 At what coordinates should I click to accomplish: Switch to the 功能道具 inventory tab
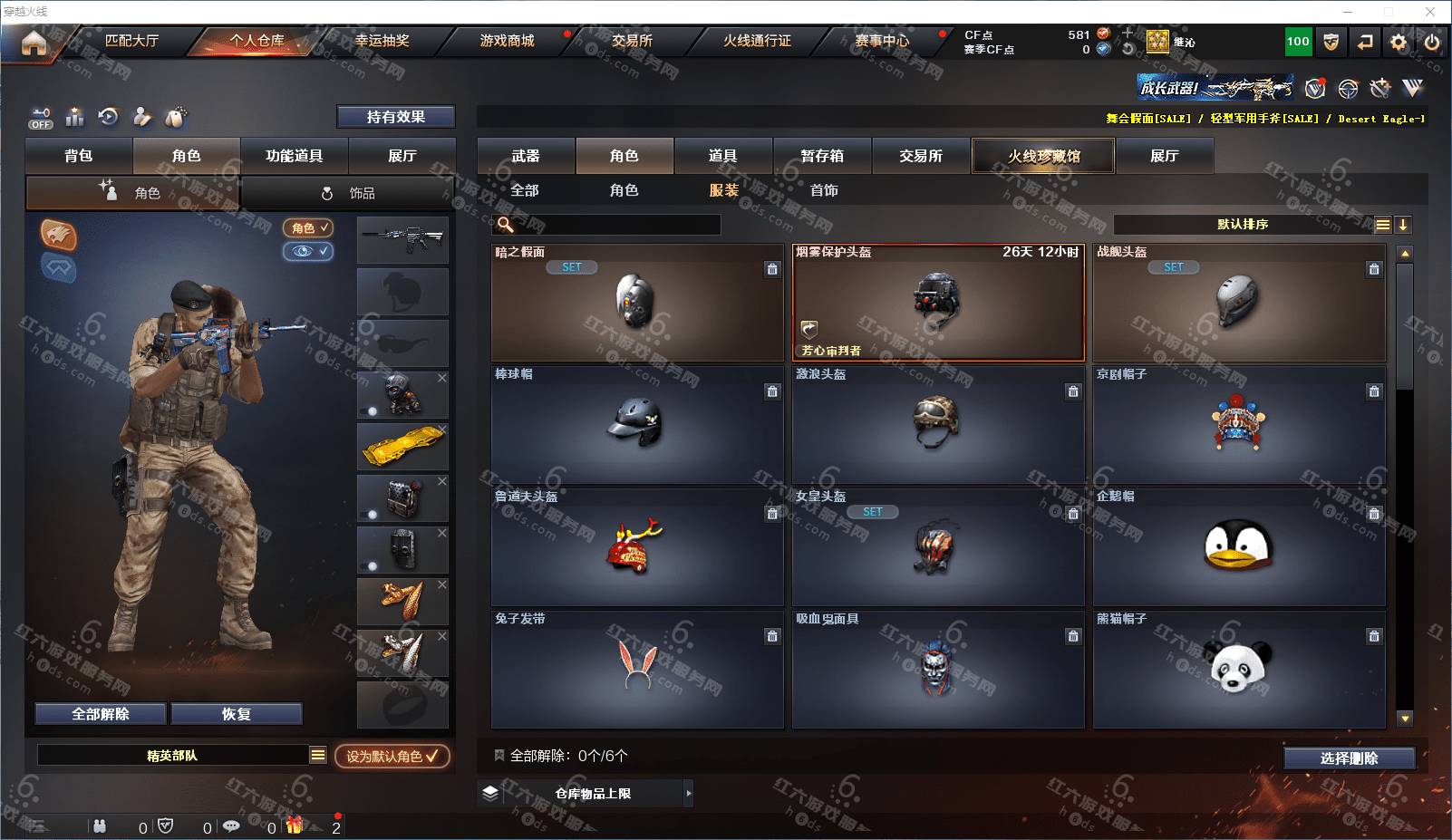point(294,156)
